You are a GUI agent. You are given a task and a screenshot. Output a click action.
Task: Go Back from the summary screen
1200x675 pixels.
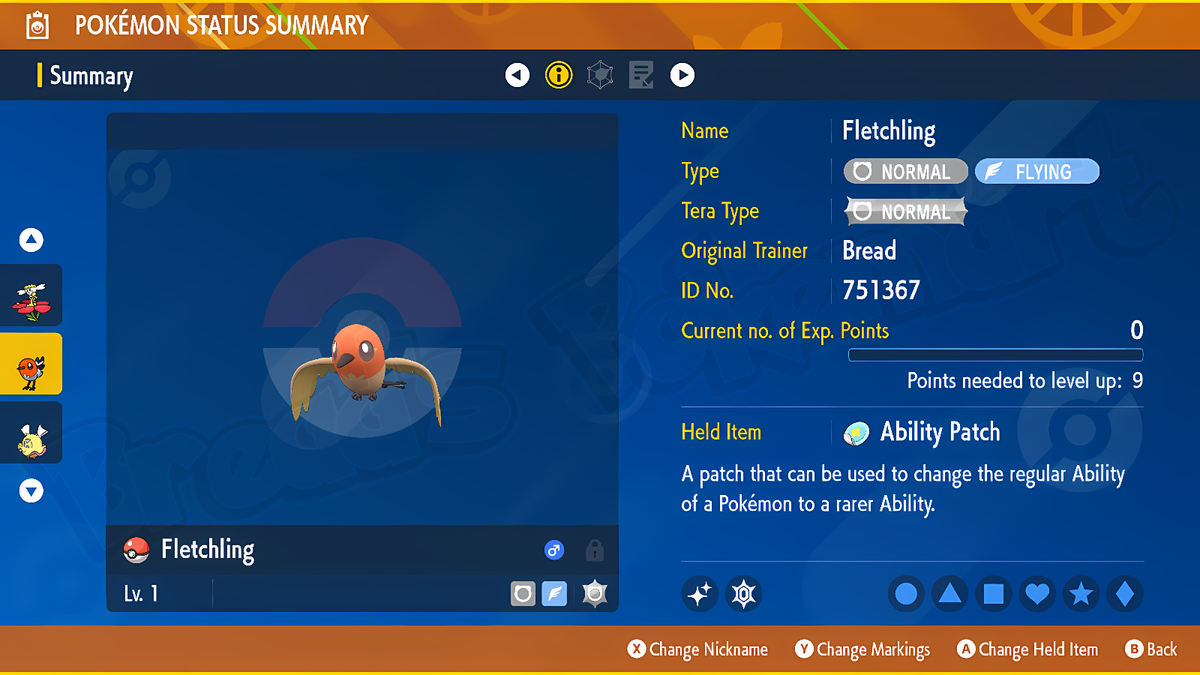click(x=1151, y=649)
